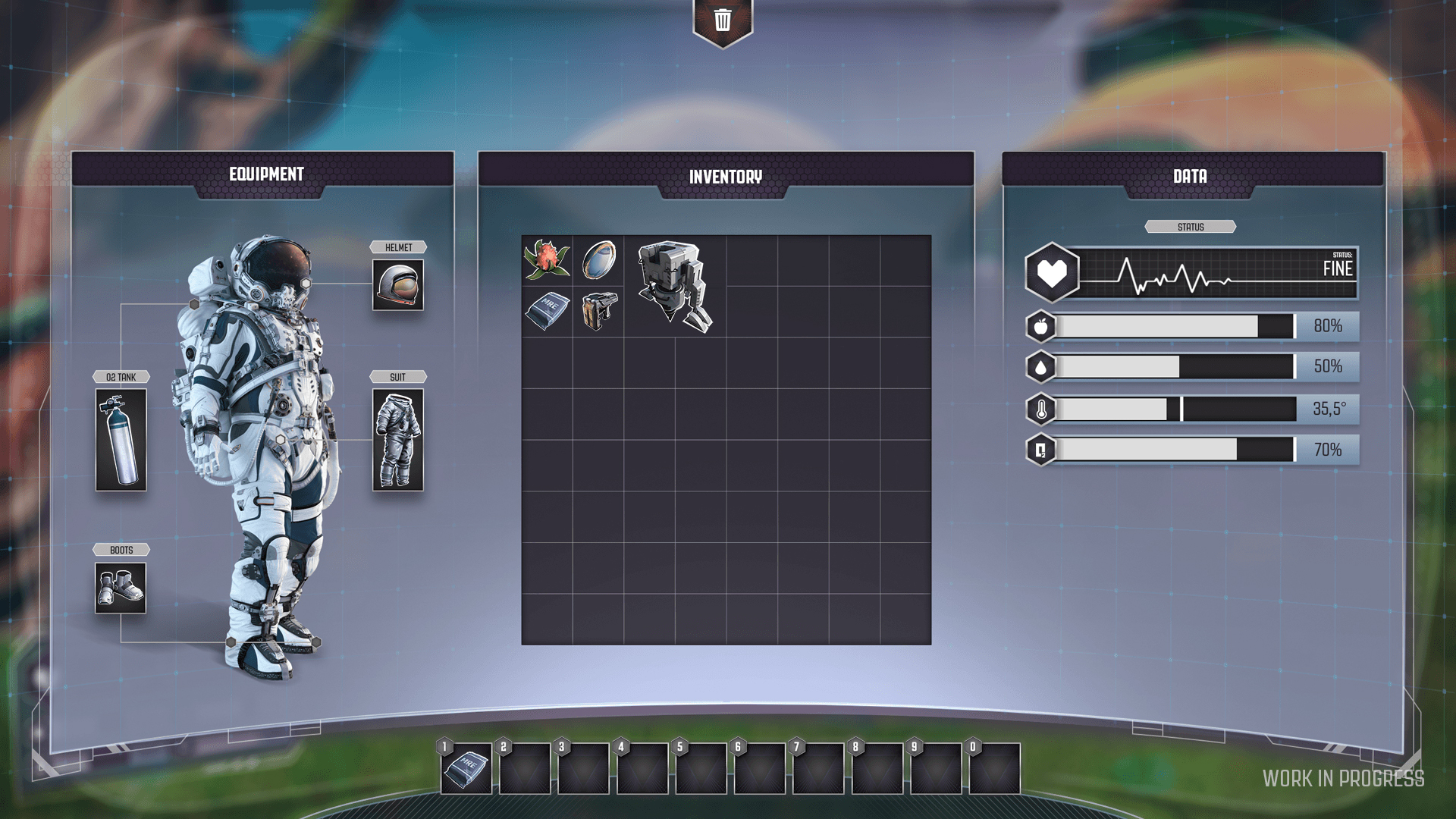Activate hotbar slot 1 with MRE
The width and height of the screenshot is (1456, 819).
(466, 768)
